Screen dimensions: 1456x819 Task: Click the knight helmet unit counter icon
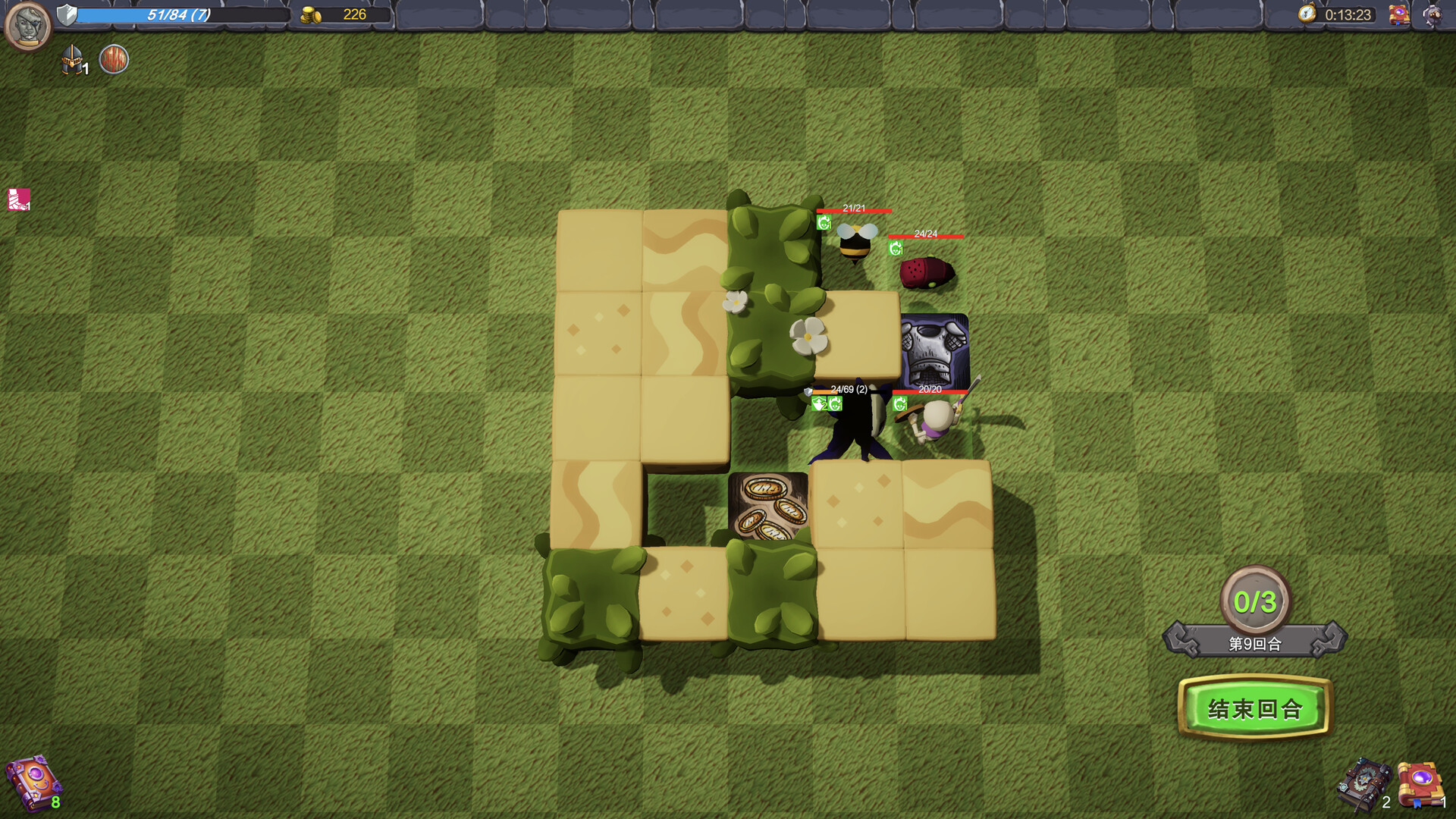point(72,60)
